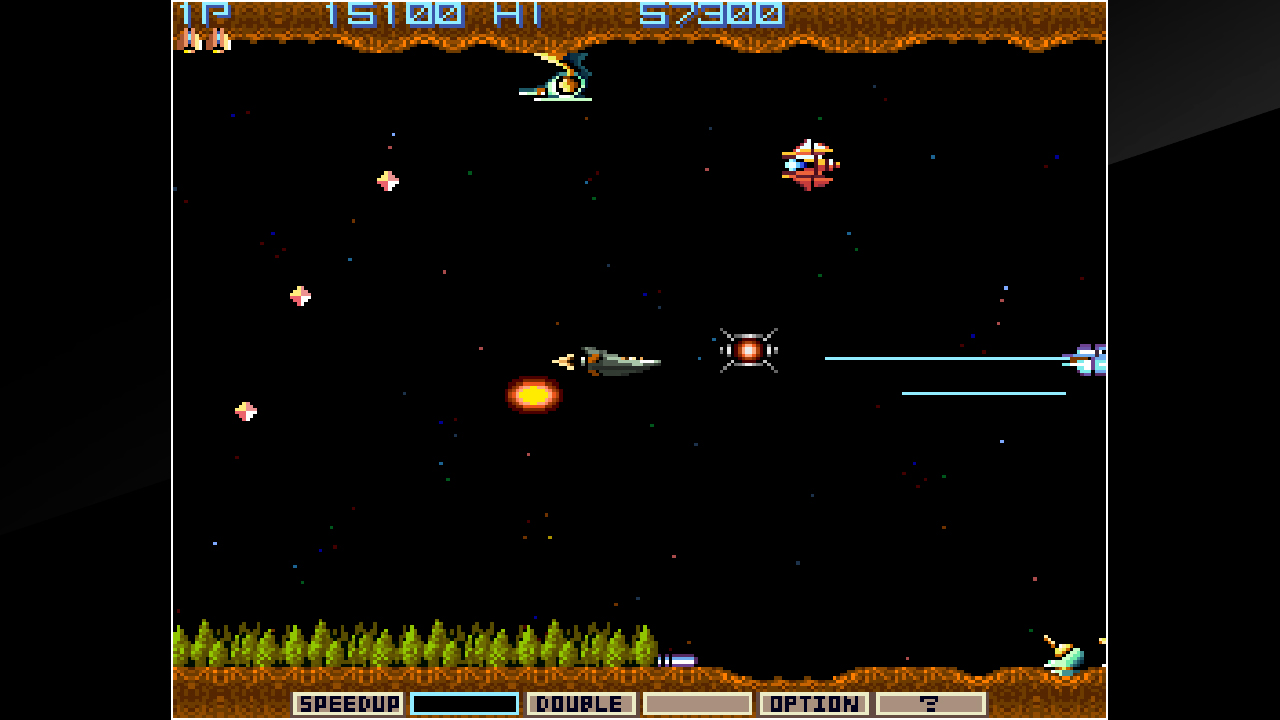
Task: Select the HI score label at the top
Action: pos(516,14)
